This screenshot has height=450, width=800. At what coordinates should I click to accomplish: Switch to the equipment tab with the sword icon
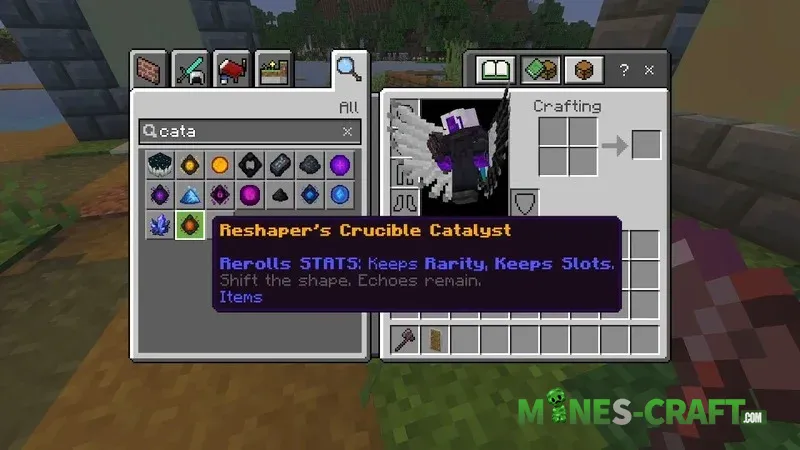tap(191, 72)
